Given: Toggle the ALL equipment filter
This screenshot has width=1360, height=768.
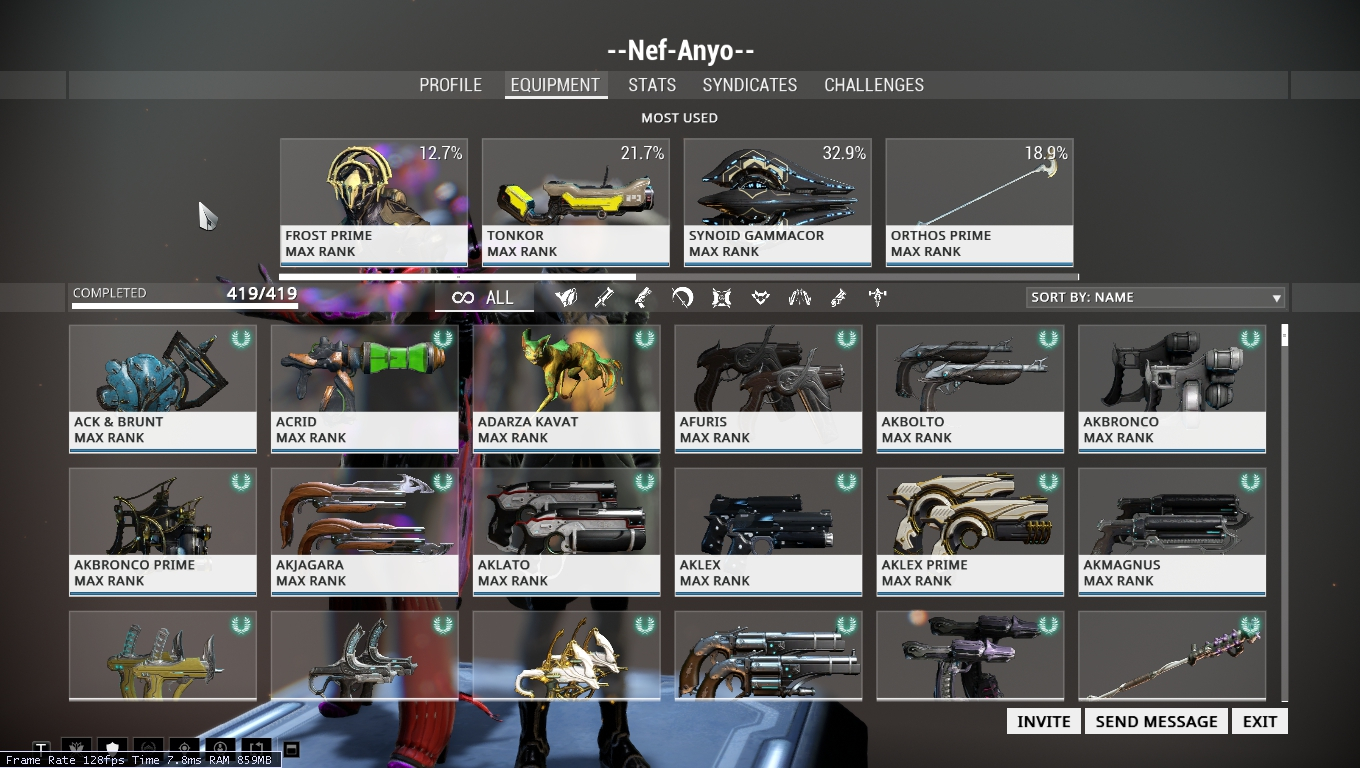Looking at the screenshot, I should click(484, 297).
